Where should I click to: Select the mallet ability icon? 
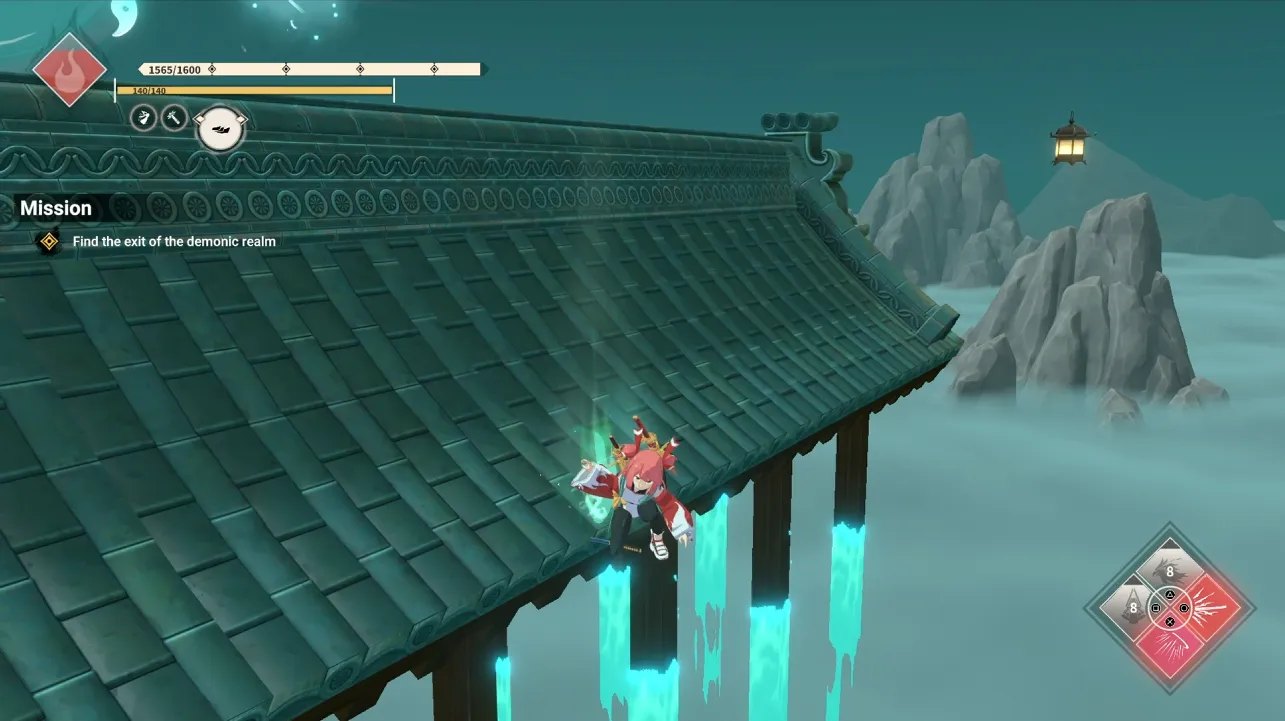tap(175, 119)
